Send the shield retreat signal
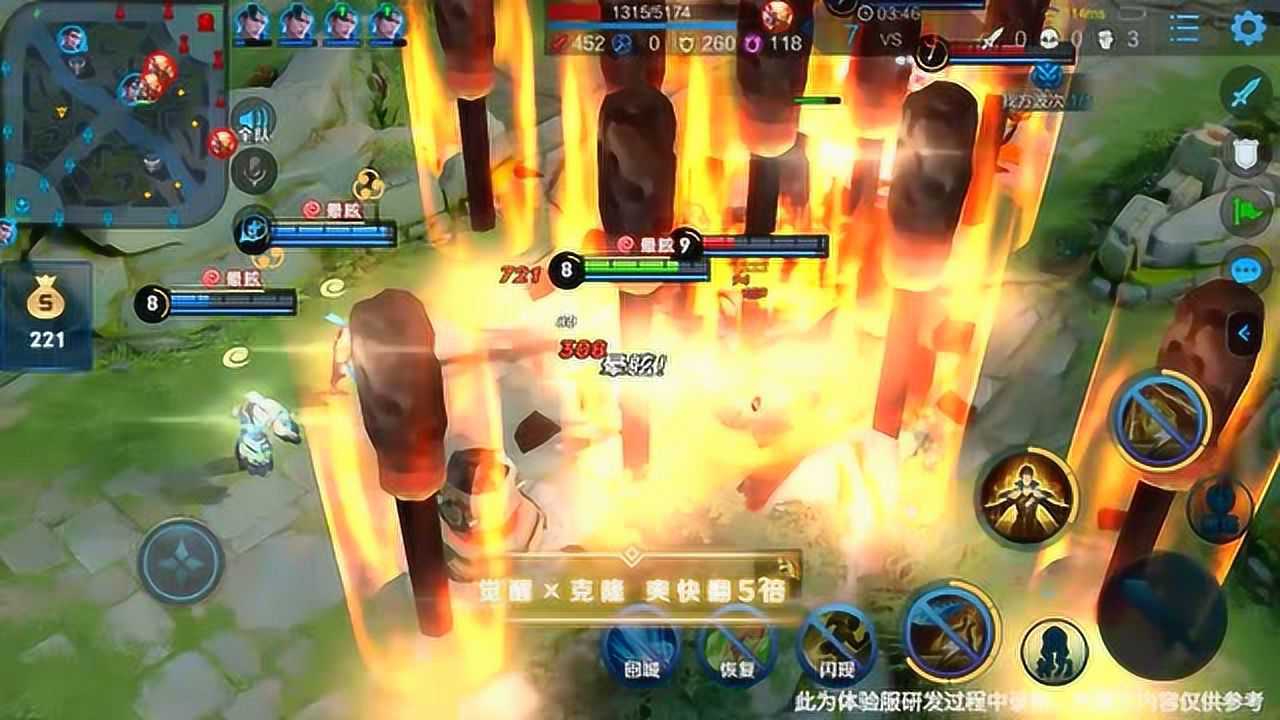 pyautogui.click(x=1245, y=153)
